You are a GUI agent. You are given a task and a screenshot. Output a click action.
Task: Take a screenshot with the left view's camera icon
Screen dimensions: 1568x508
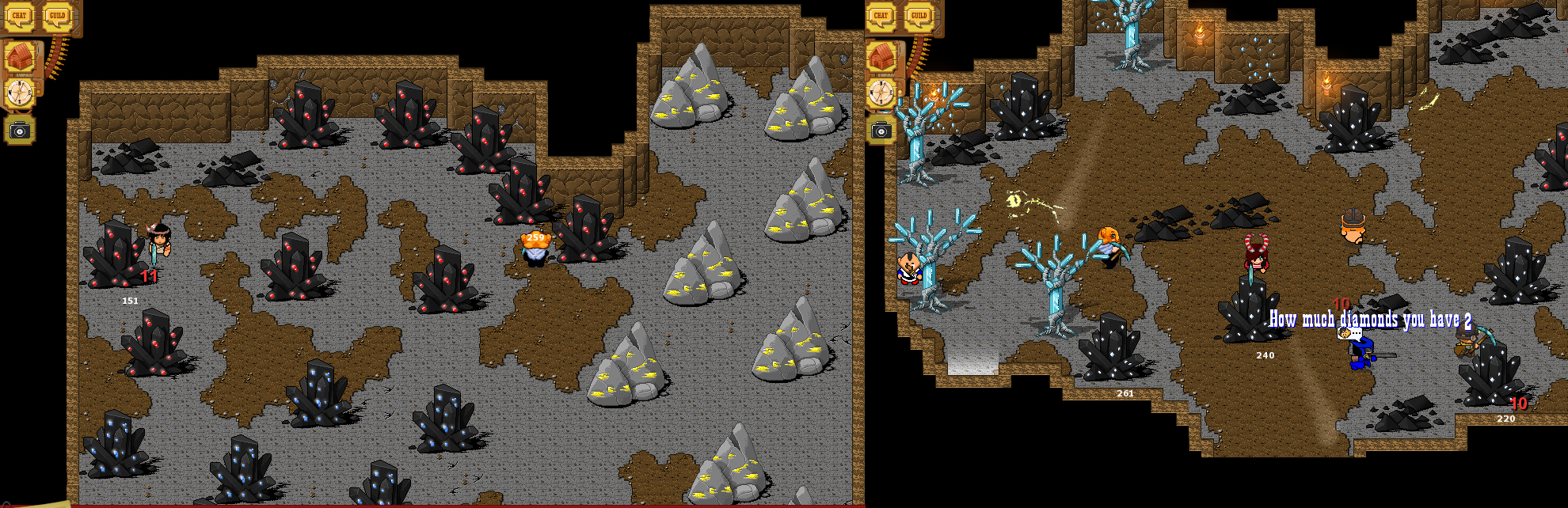click(19, 131)
